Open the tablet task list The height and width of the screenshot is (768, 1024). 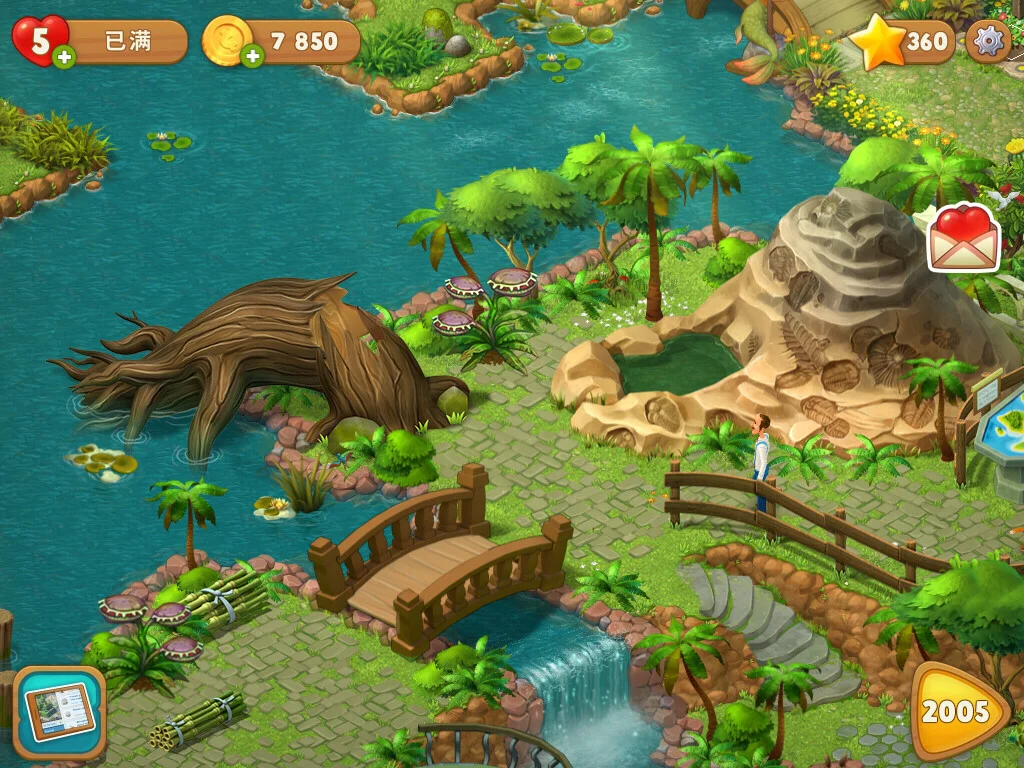pyautogui.click(x=59, y=712)
